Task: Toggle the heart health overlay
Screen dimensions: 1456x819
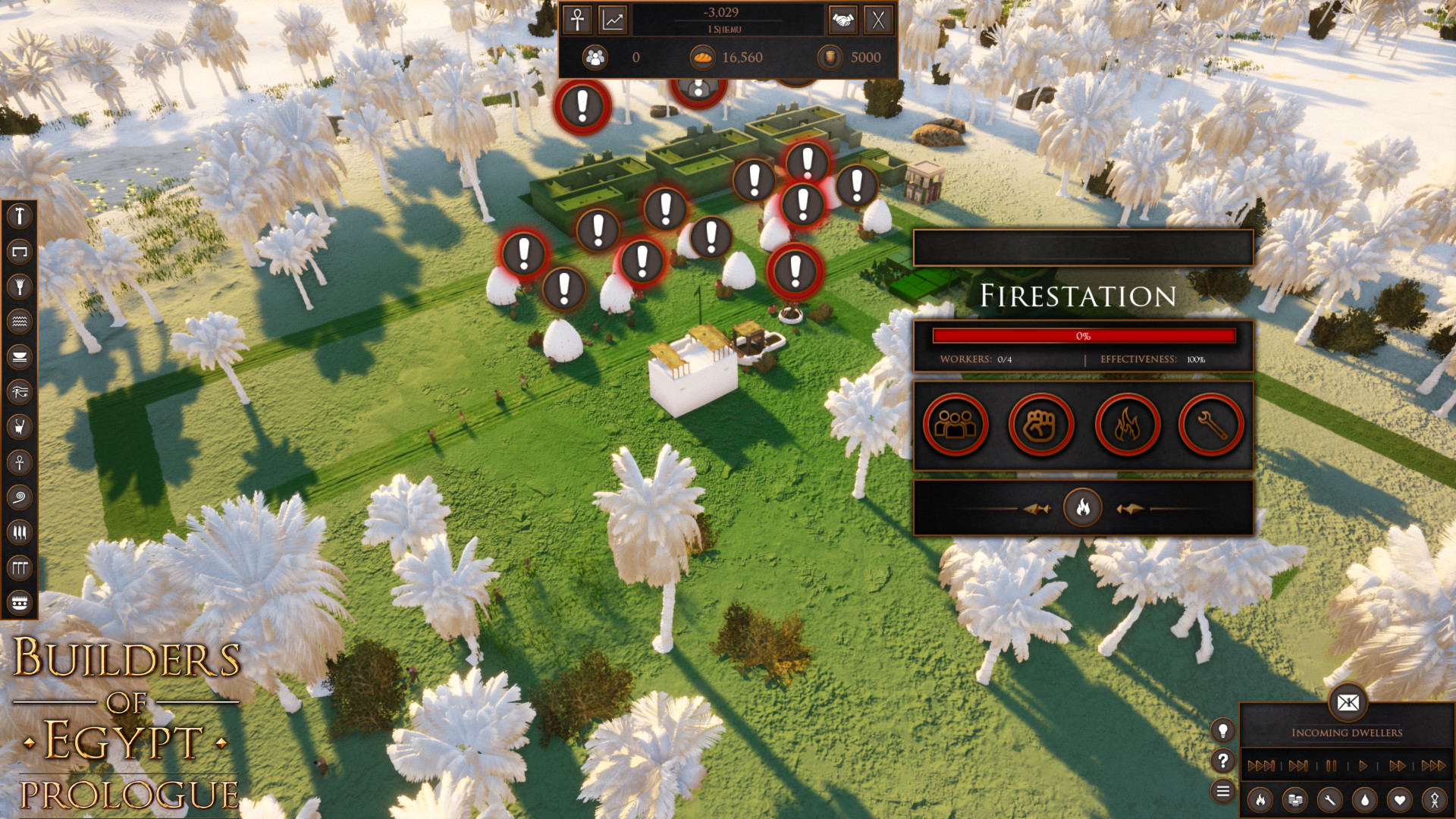Action: 1399,800
